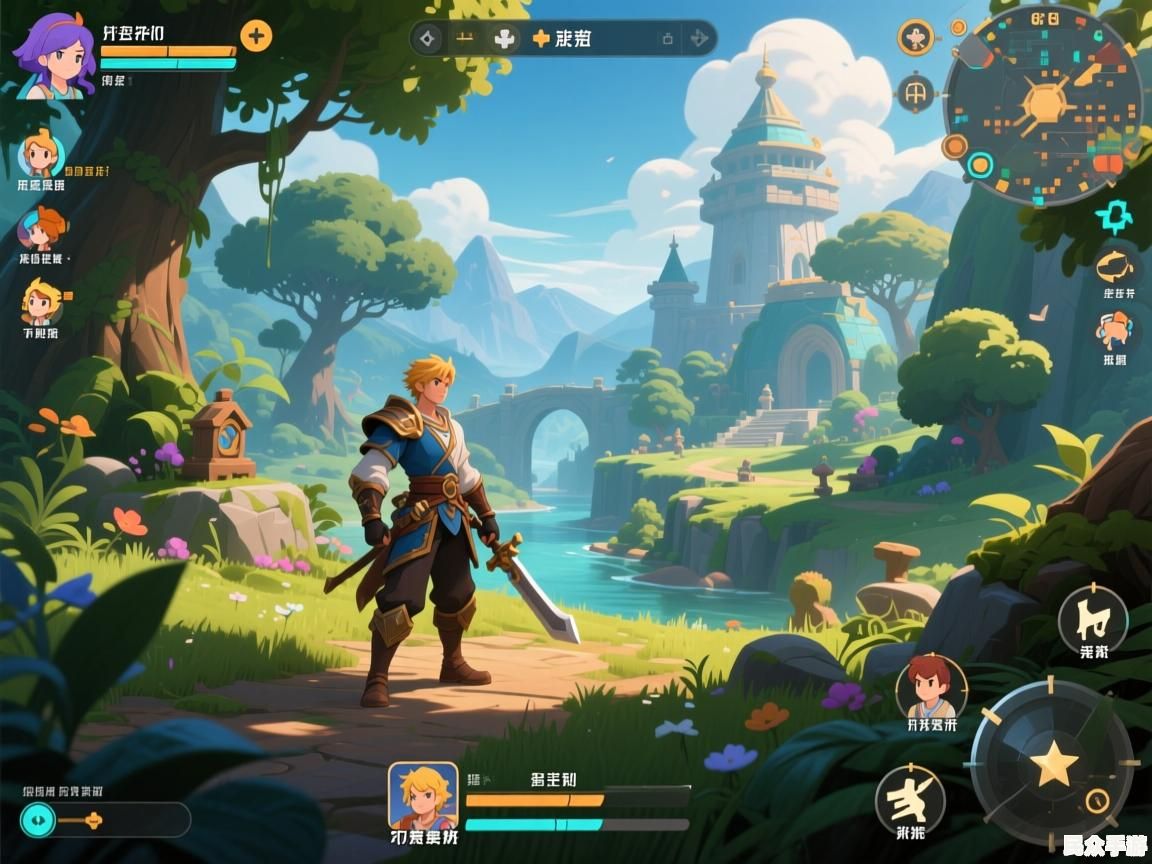Image resolution: width=1152 pixels, height=864 pixels.
Task: Open the purple-haired player portrait
Action: (54, 57)
